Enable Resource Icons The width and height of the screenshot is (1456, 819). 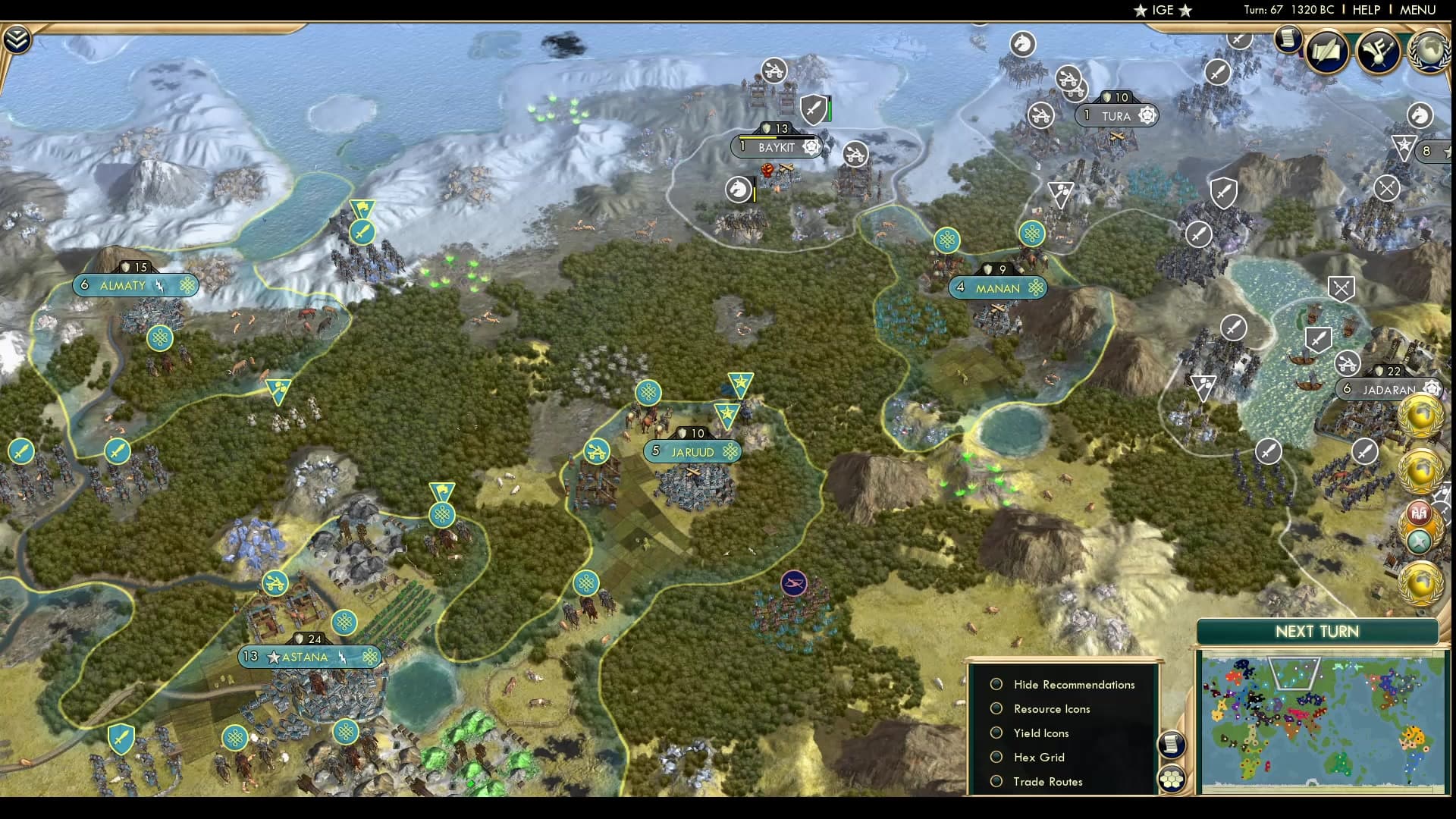click(996, 708)
